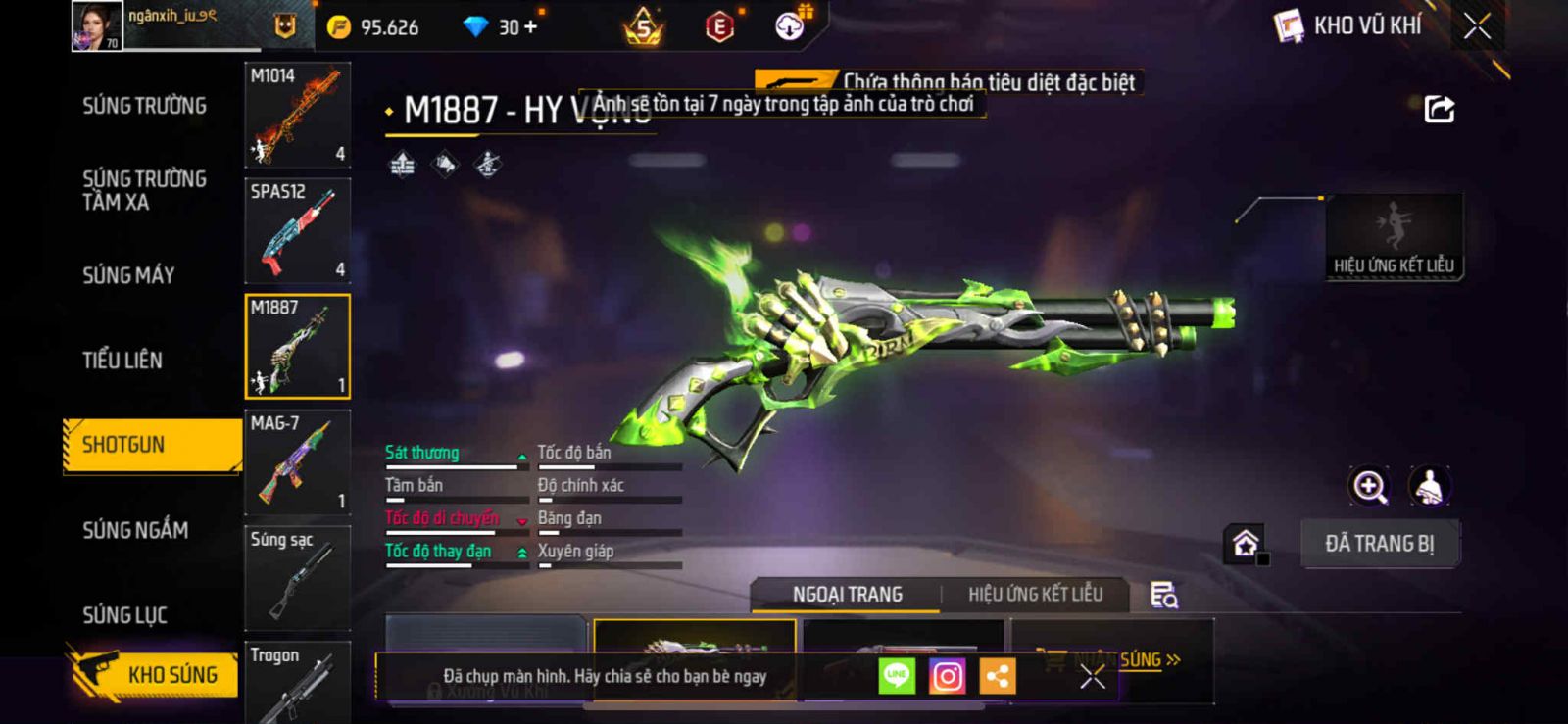The height and width of the screenshot is (724, 1568).
Task: Dismiss the screenshot share banner
Action: click(1093, 676)
